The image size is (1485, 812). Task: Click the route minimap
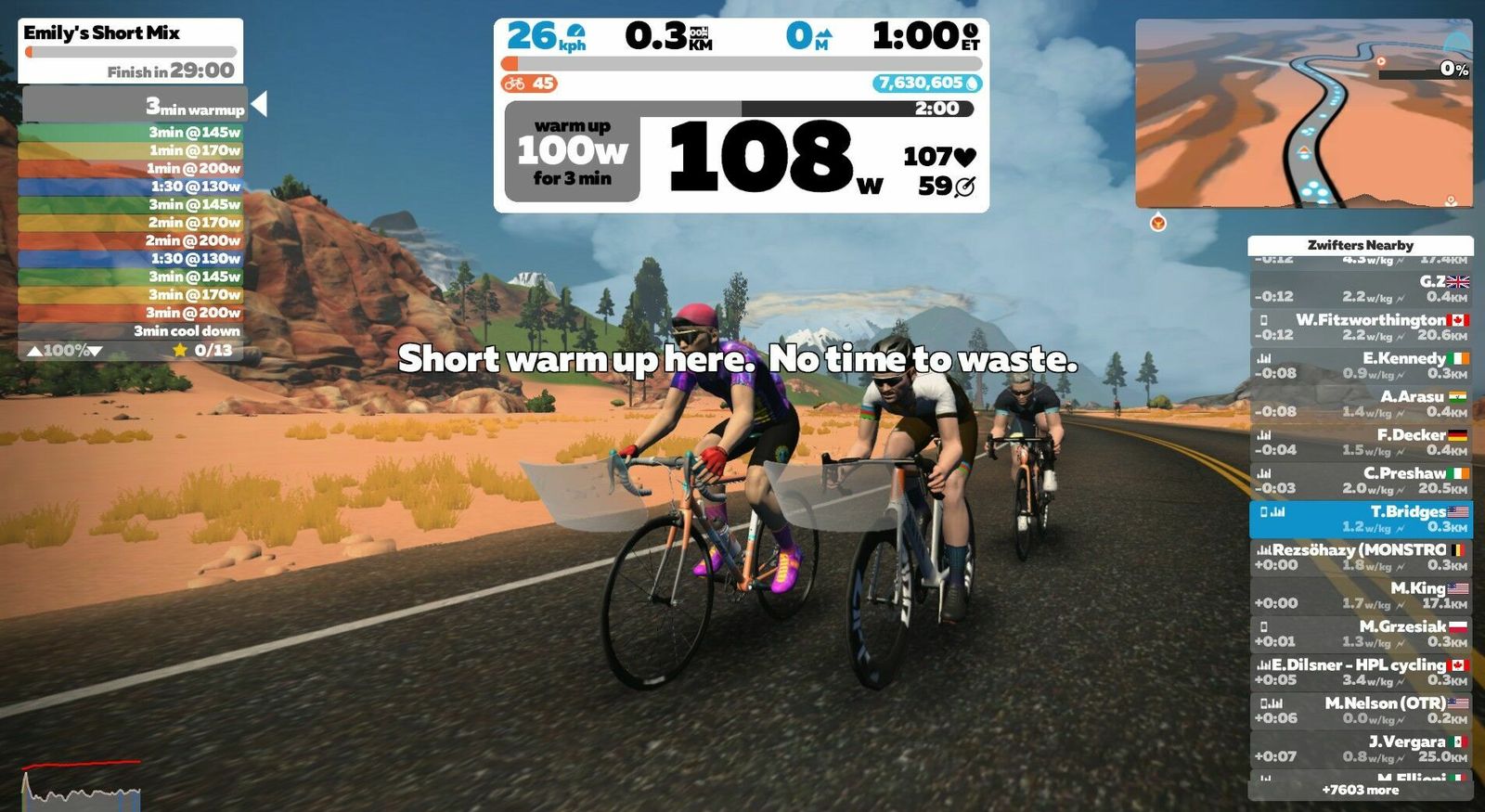[1303, 114]
